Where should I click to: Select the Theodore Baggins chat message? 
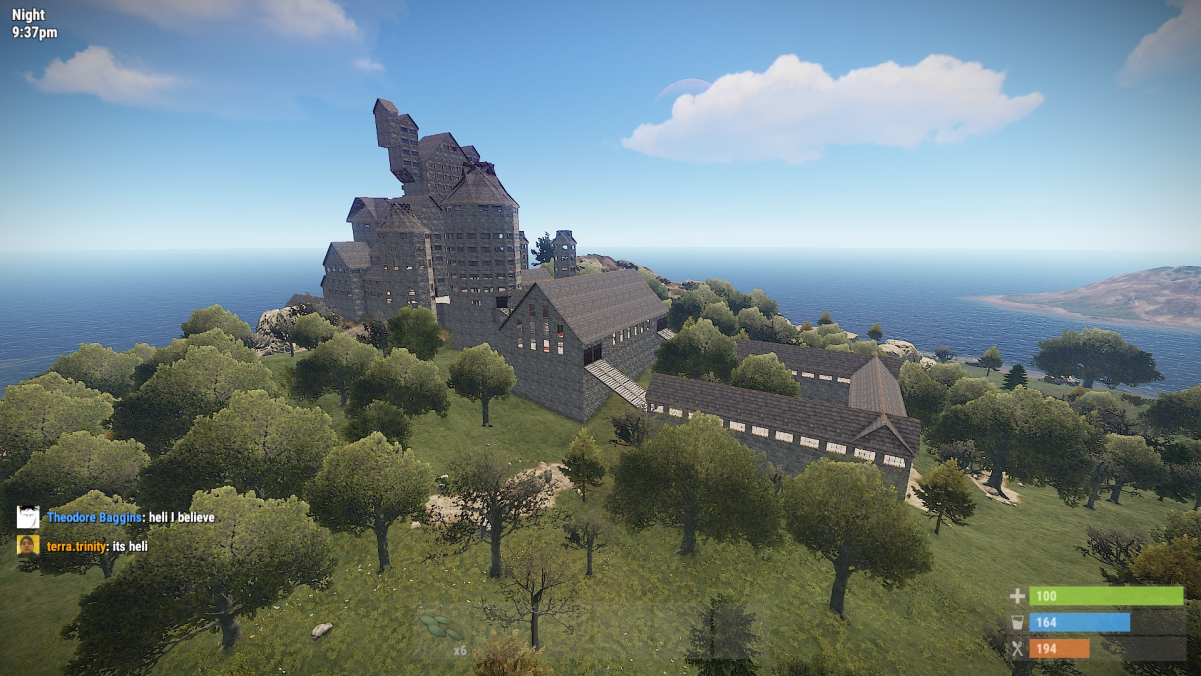tap(130, 517)
